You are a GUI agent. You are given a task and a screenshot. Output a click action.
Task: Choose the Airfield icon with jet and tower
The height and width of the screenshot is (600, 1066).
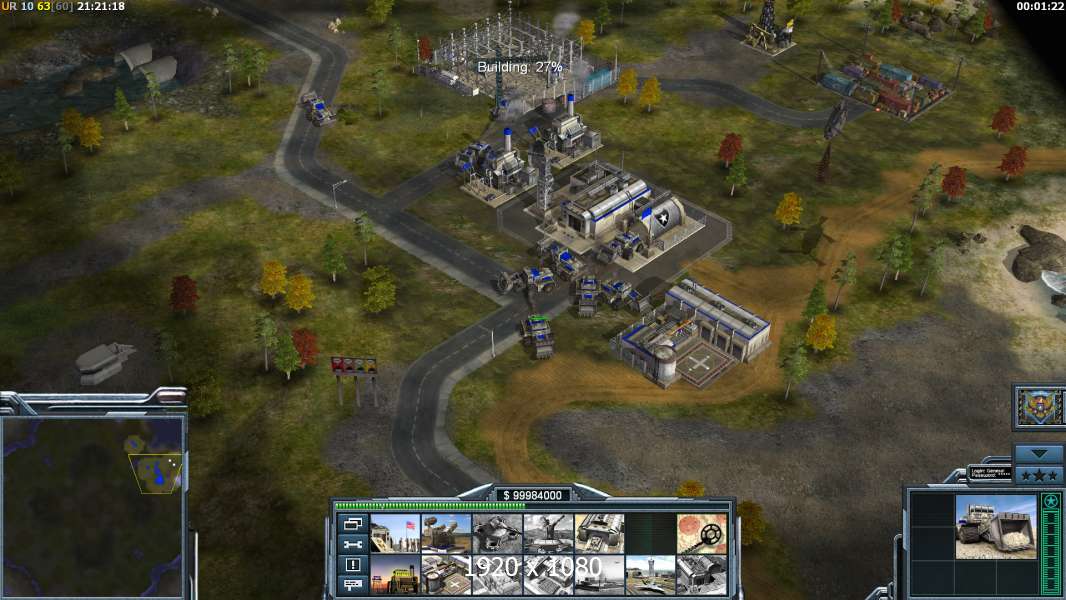click(x=650, y=574)
